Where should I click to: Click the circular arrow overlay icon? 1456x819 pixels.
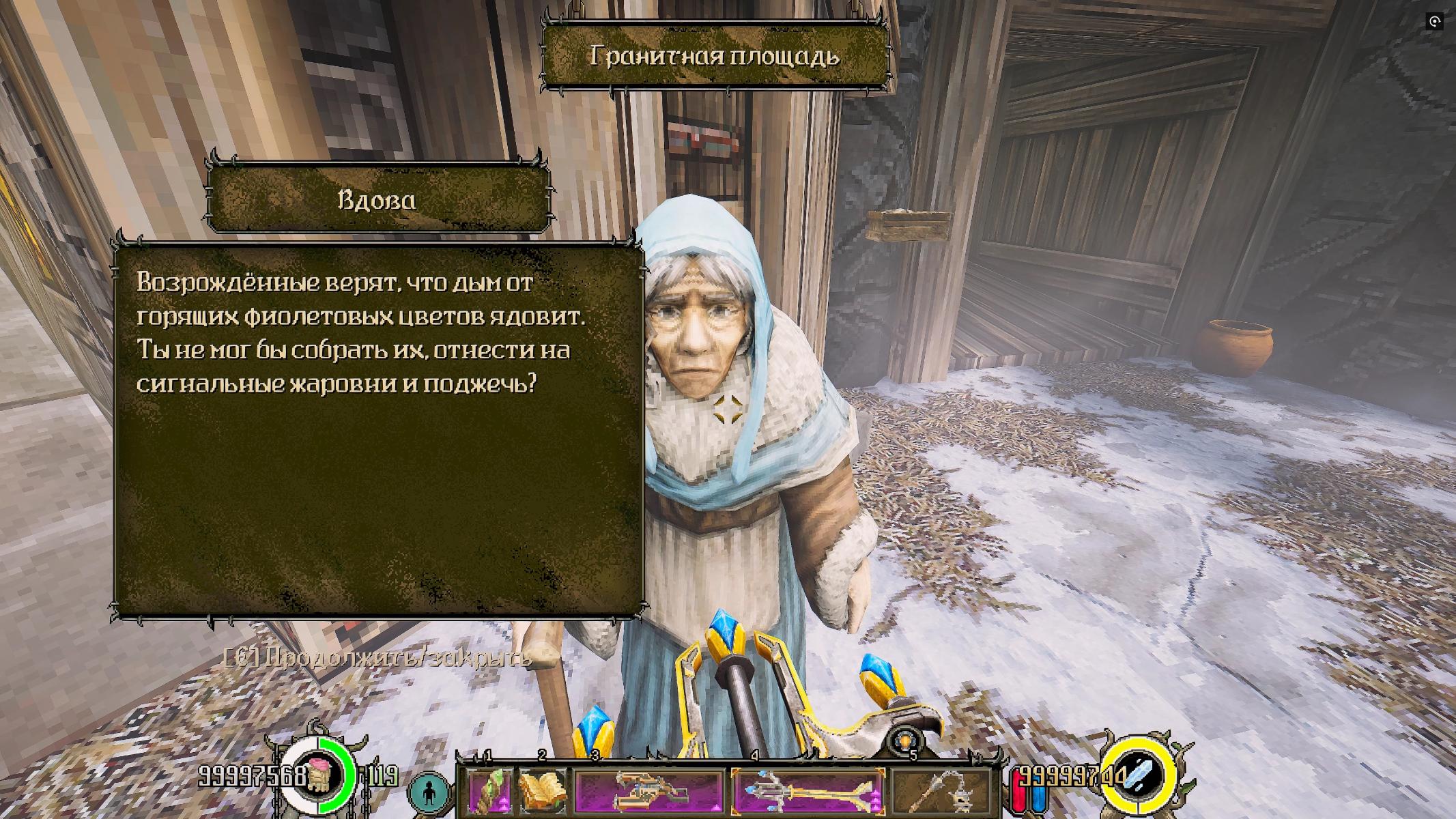tap(1434, 22)
